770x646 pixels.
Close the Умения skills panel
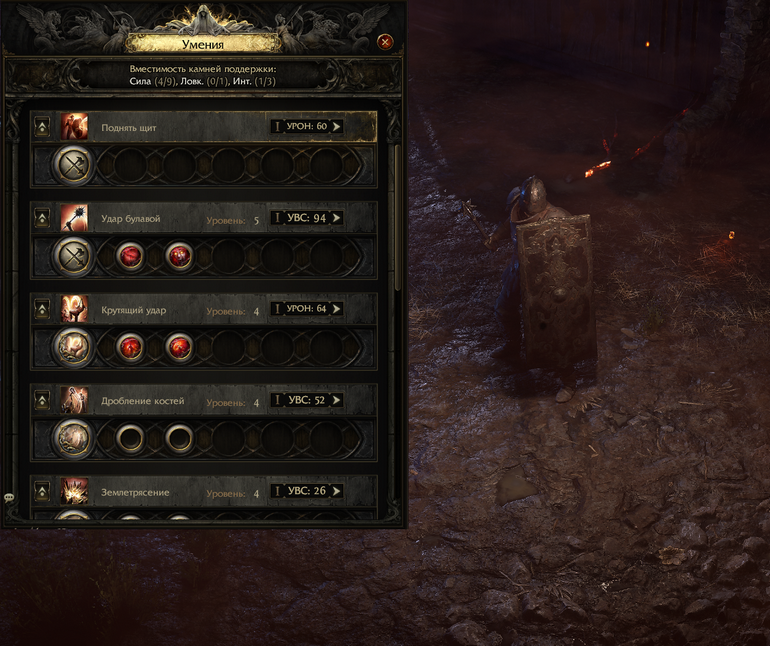click(385, 41)
